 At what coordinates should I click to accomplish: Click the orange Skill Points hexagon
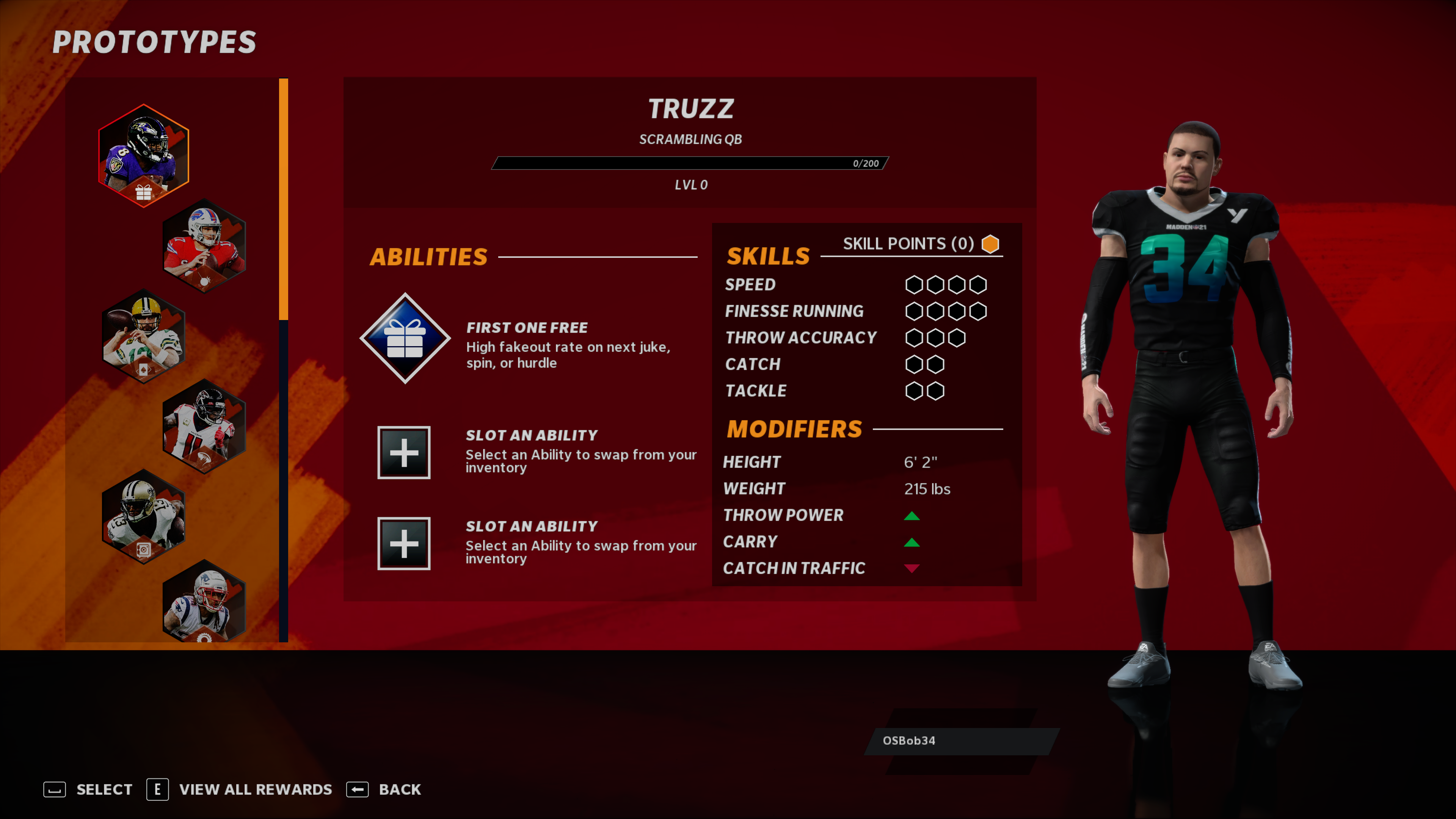pyautogui.click(x=990, y=243)
